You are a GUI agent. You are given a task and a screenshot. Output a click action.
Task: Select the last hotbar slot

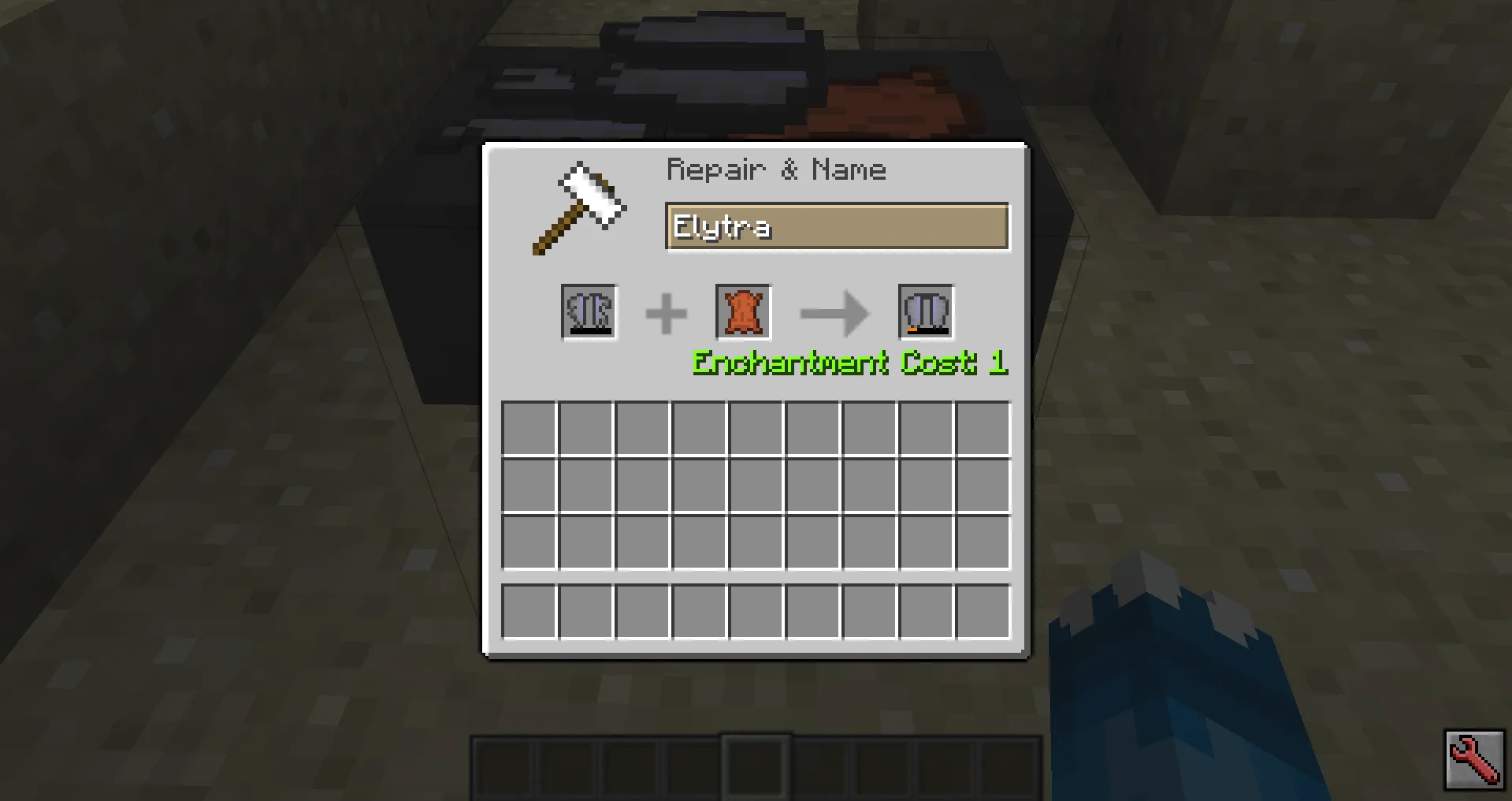point(1007,770)
